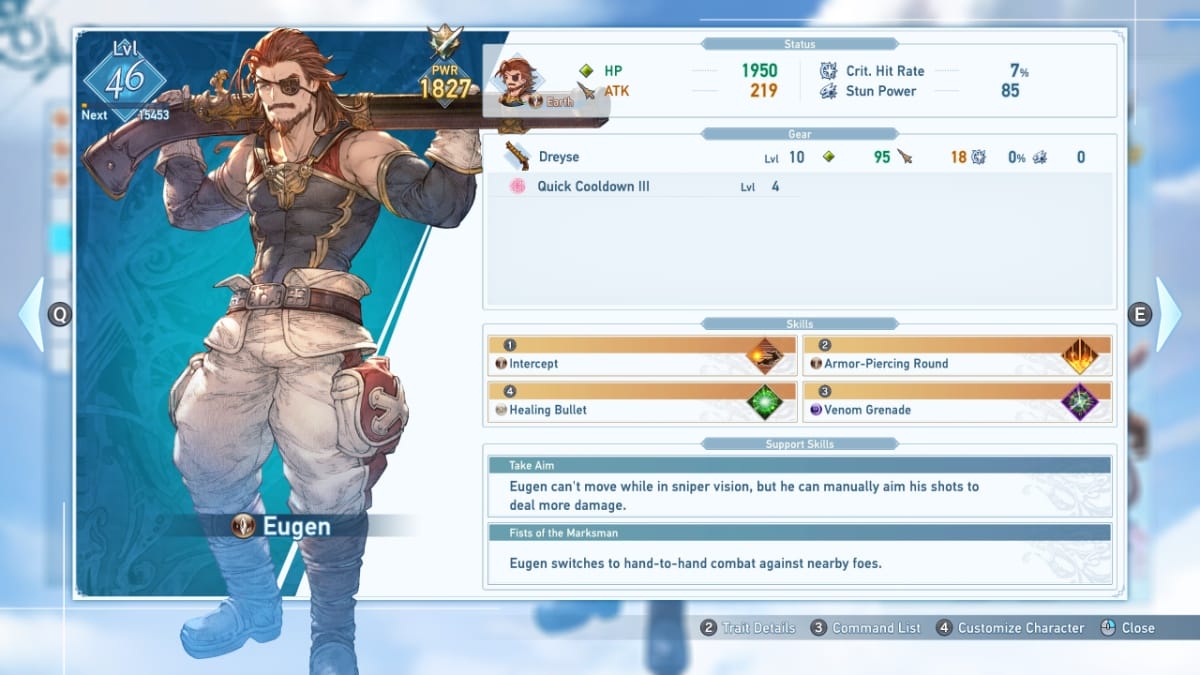The image size is (1200, 675).
Task: Switch to the previous character with left arrow
Action: pos(32,314)
